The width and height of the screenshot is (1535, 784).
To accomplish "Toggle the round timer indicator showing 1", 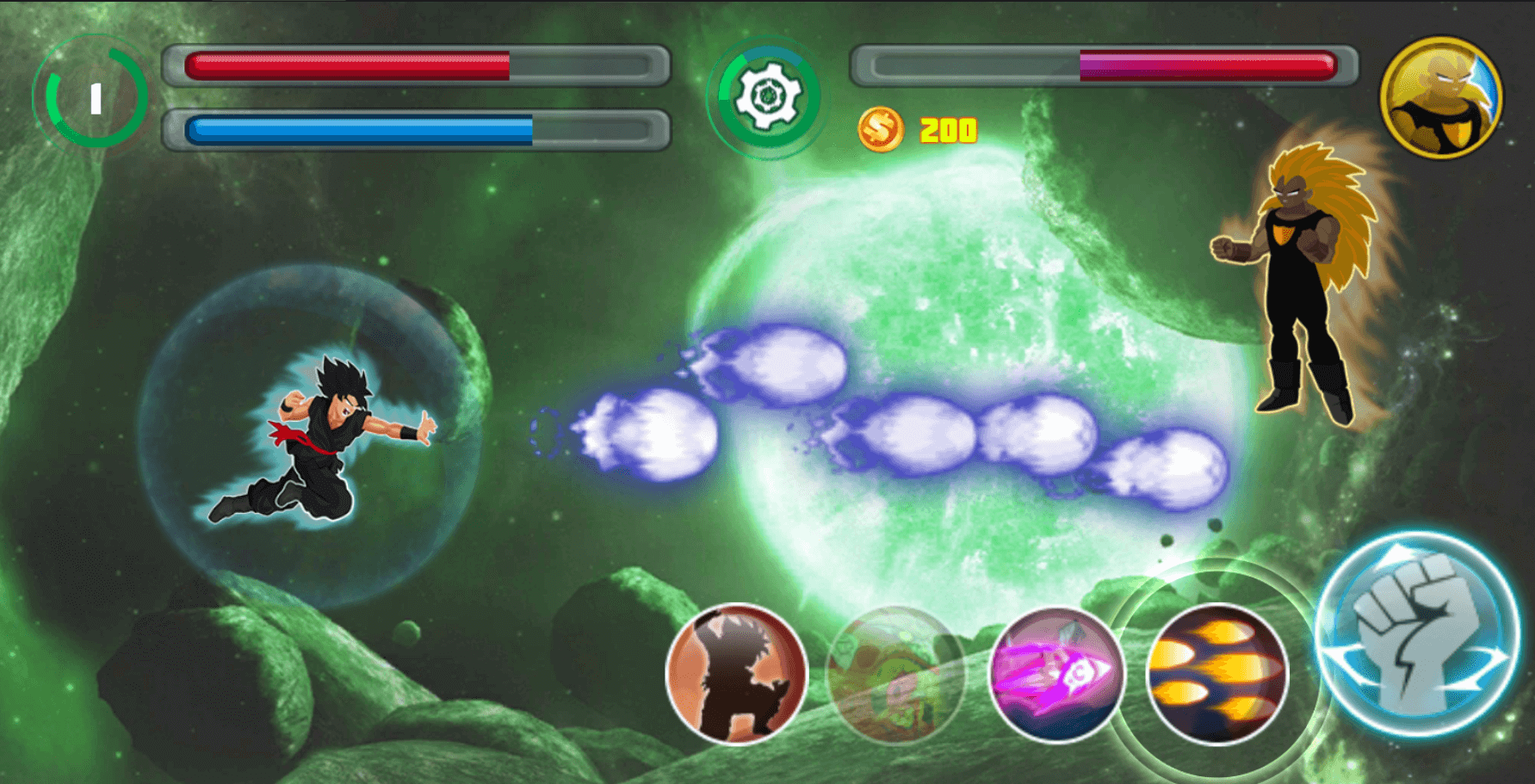I will click(x=95, y=97).
